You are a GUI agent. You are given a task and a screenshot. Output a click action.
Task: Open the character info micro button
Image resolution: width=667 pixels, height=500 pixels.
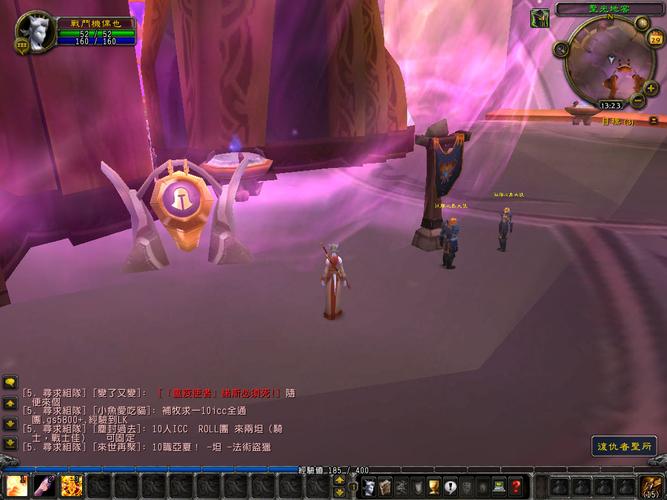click(x=368, y=487)
